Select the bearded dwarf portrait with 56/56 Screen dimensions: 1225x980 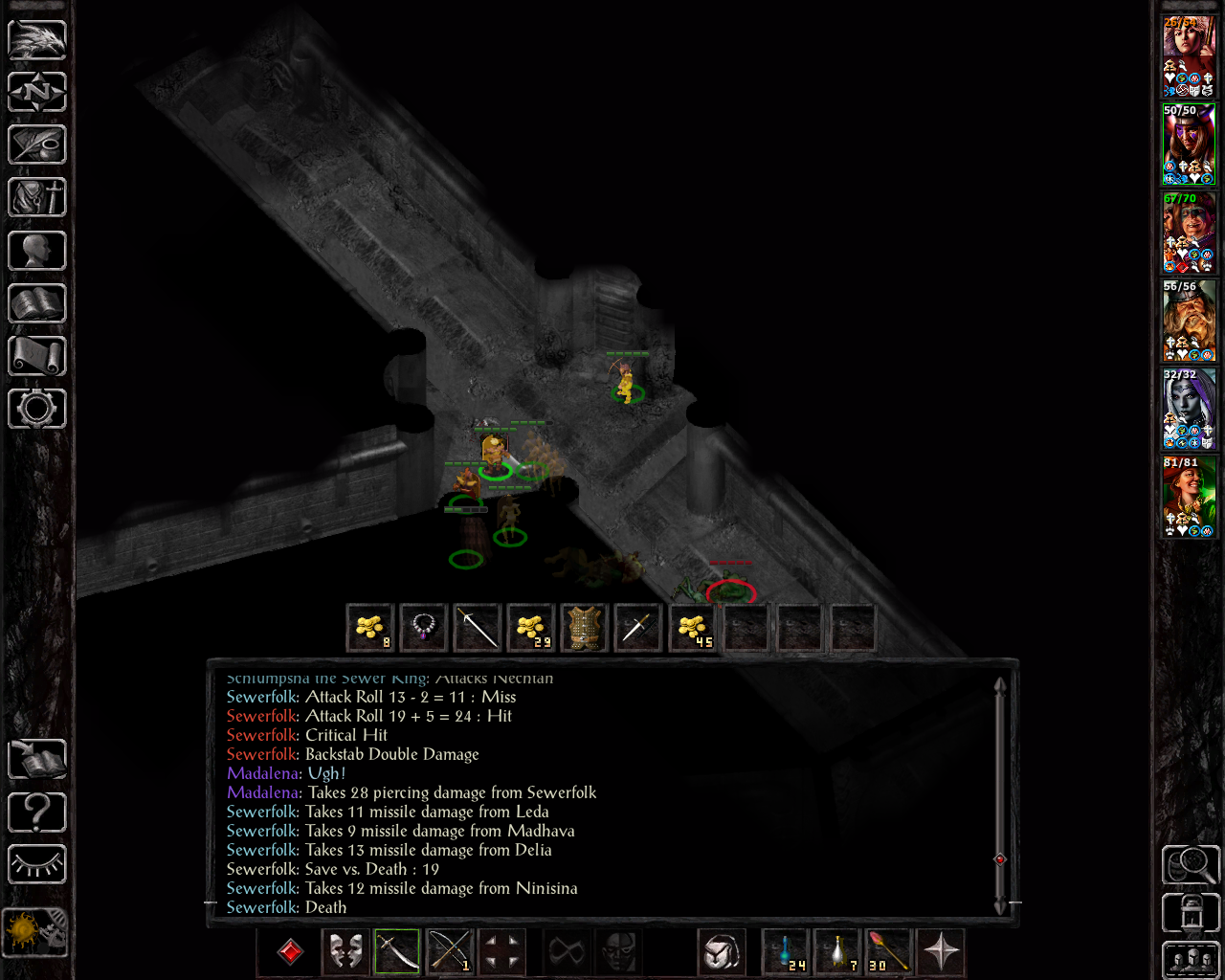pyautogui.click(x=1188, y=320)
